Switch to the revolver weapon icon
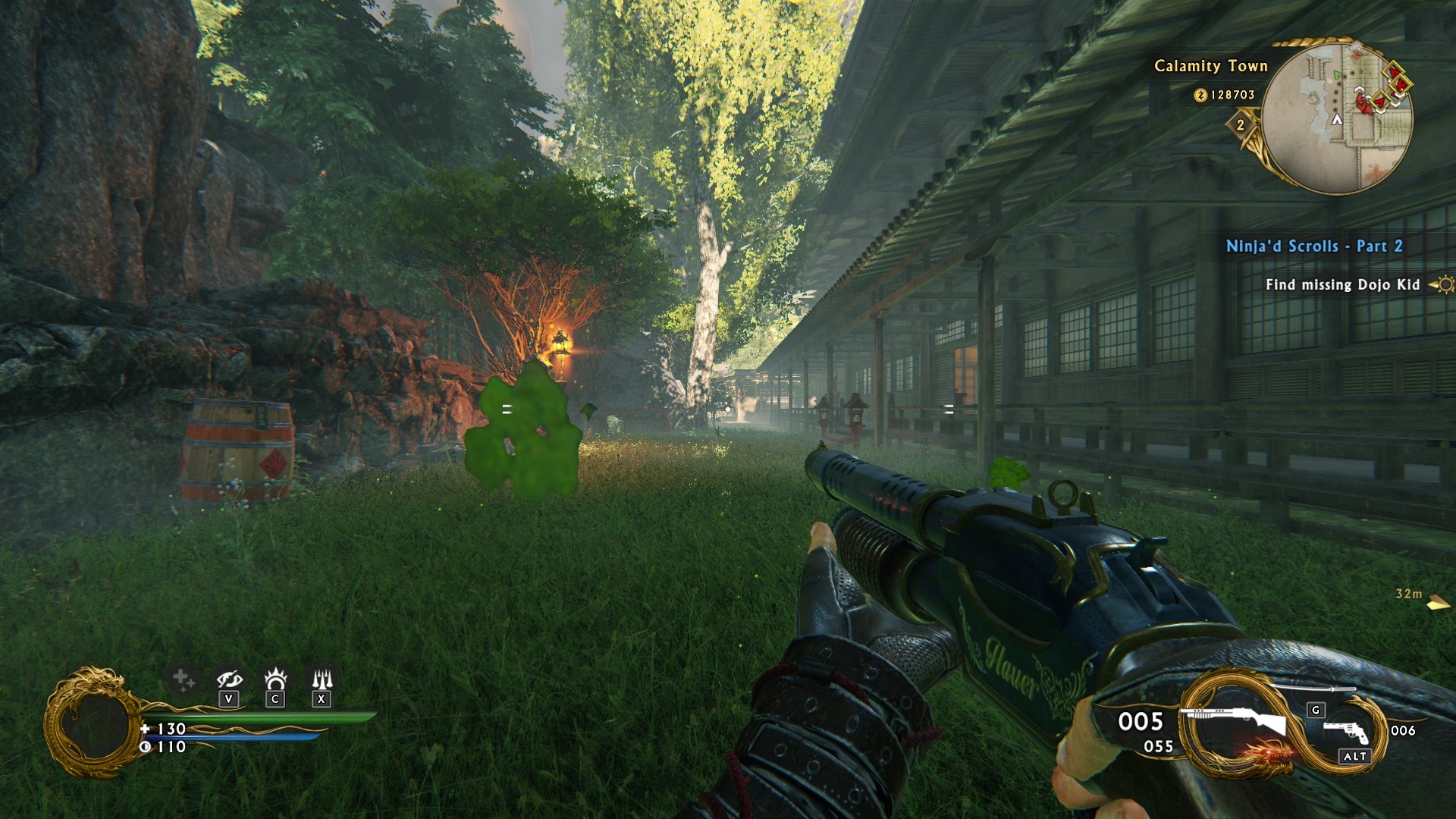Viewport: 1456px width, 819px height. (1347, 732)
